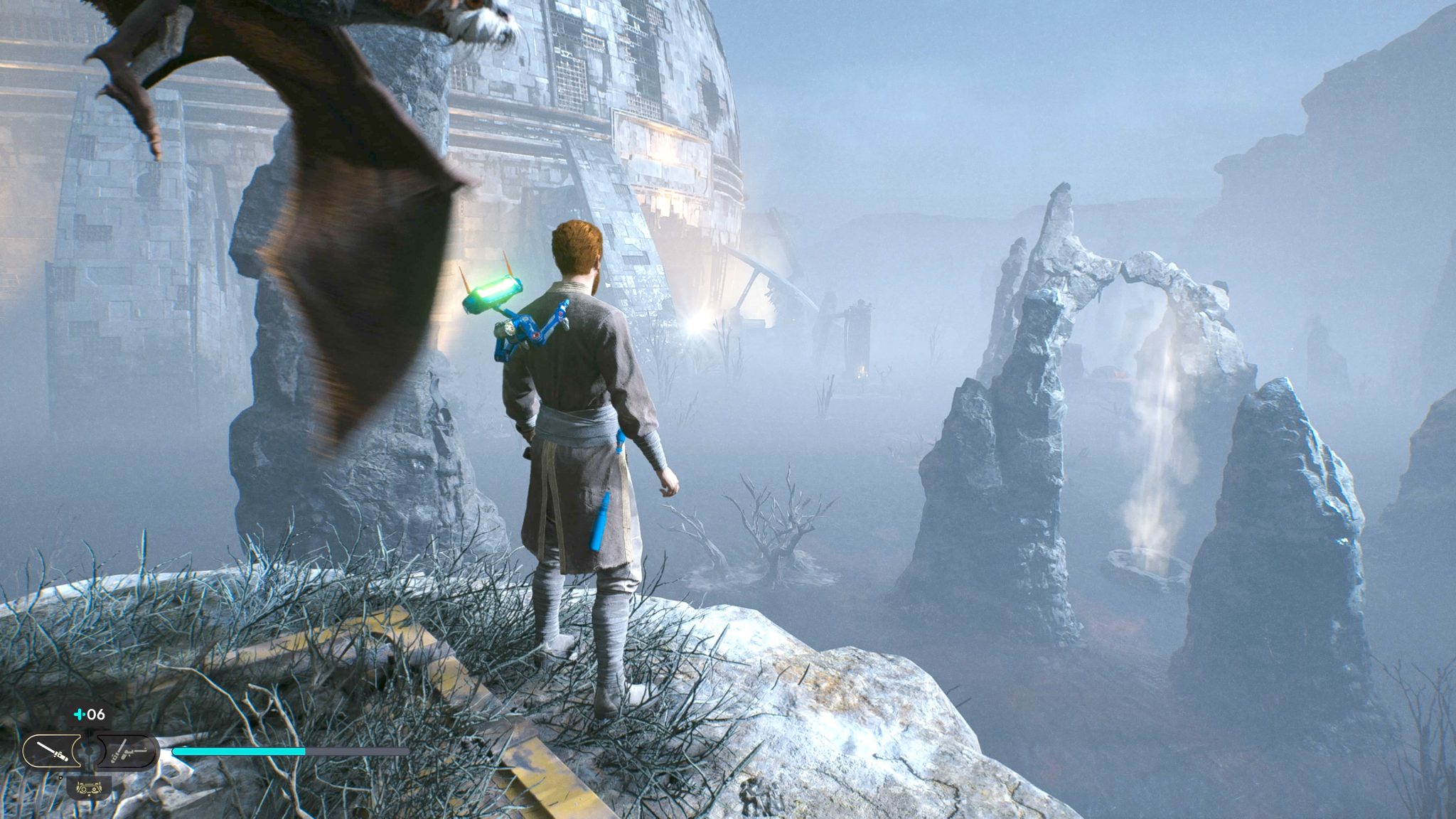Select the single lightsaber stance icon

(x=54, y=751)
